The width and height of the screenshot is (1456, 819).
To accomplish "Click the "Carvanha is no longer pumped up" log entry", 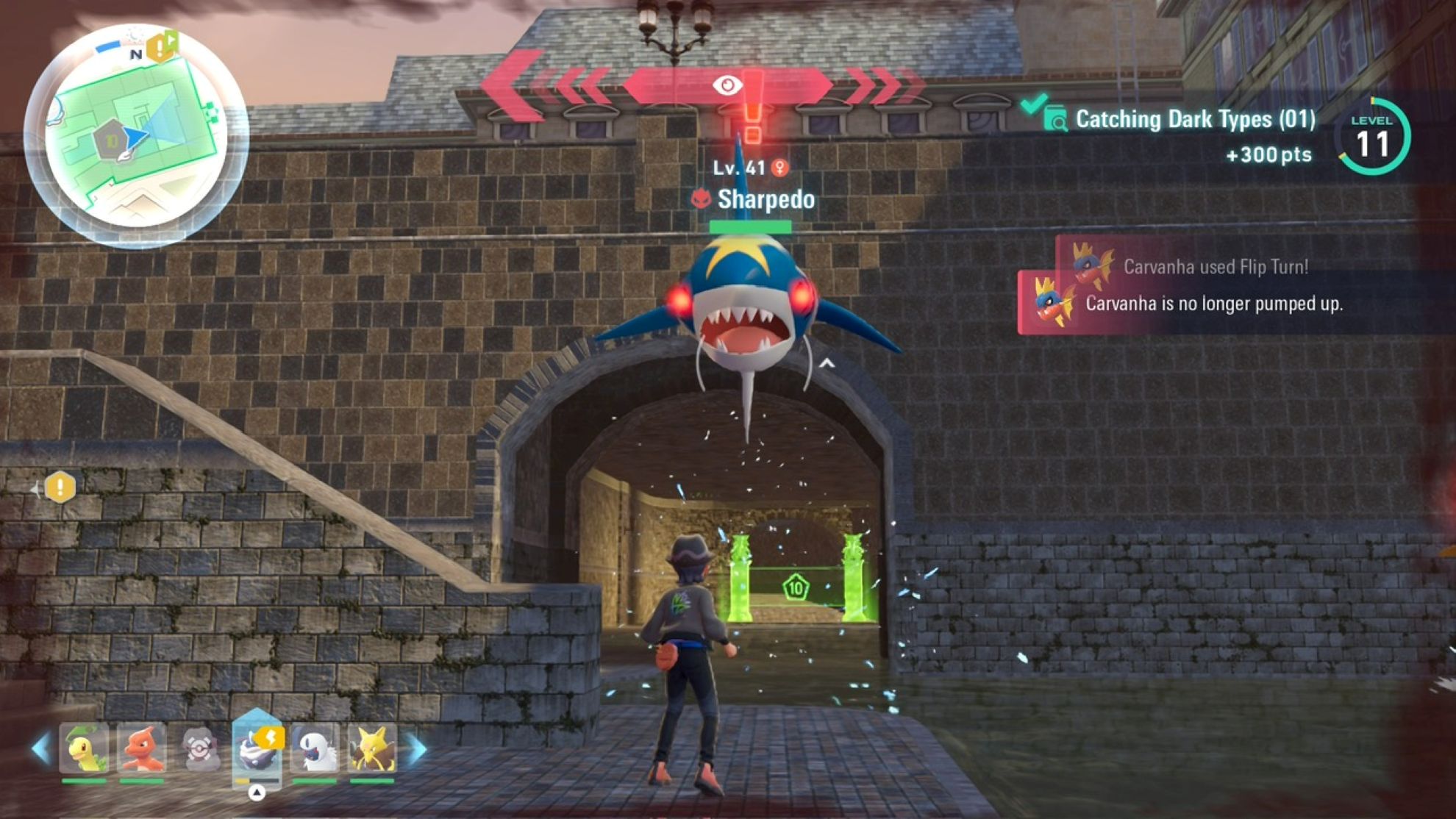I will pyautogui.click(x=1213, y=304).
